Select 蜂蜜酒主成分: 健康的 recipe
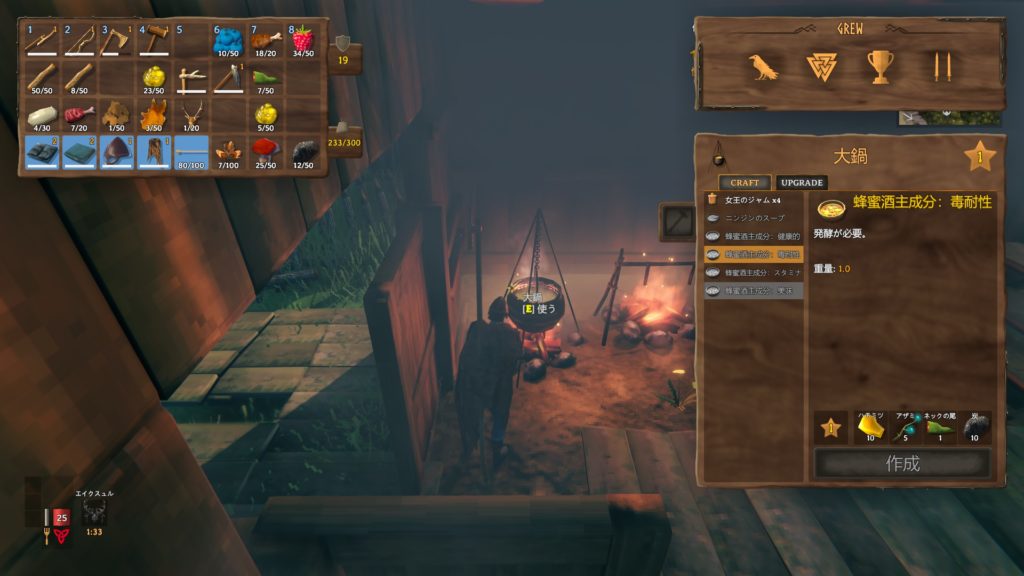The width and height of the screenshot is (1024, 576). (753, 236)
